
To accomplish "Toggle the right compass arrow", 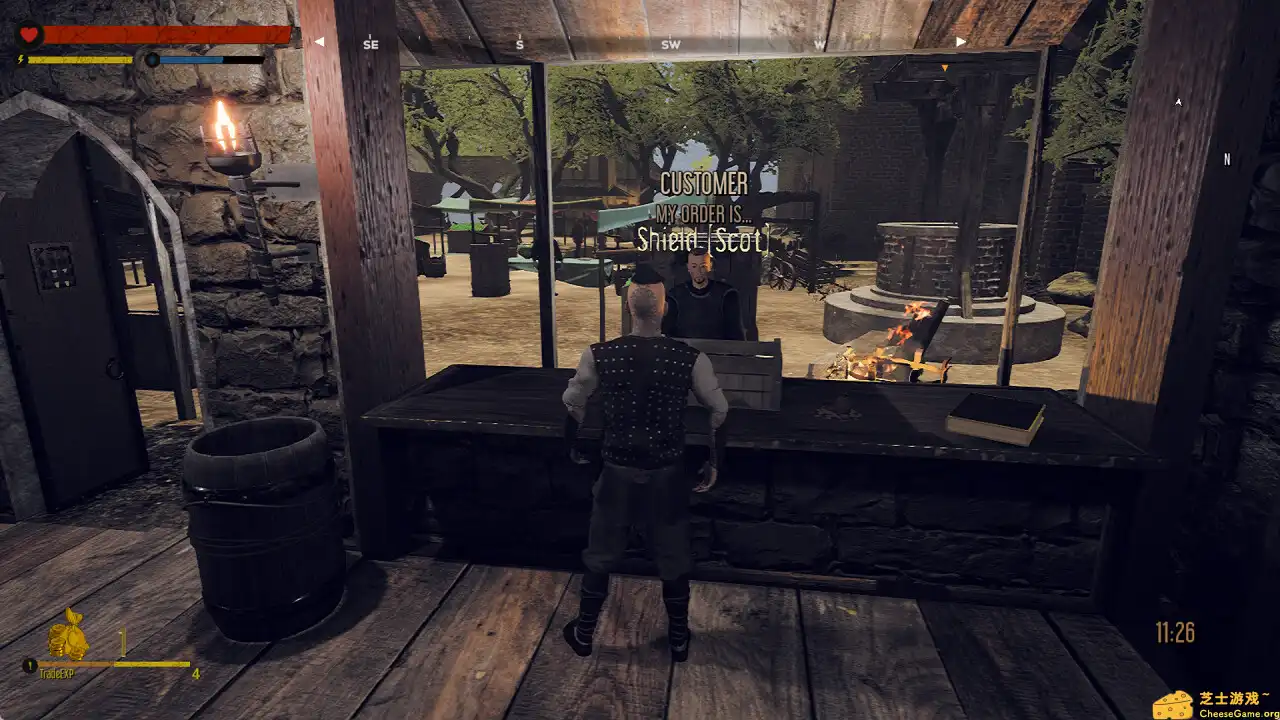I will pos(959,41).
